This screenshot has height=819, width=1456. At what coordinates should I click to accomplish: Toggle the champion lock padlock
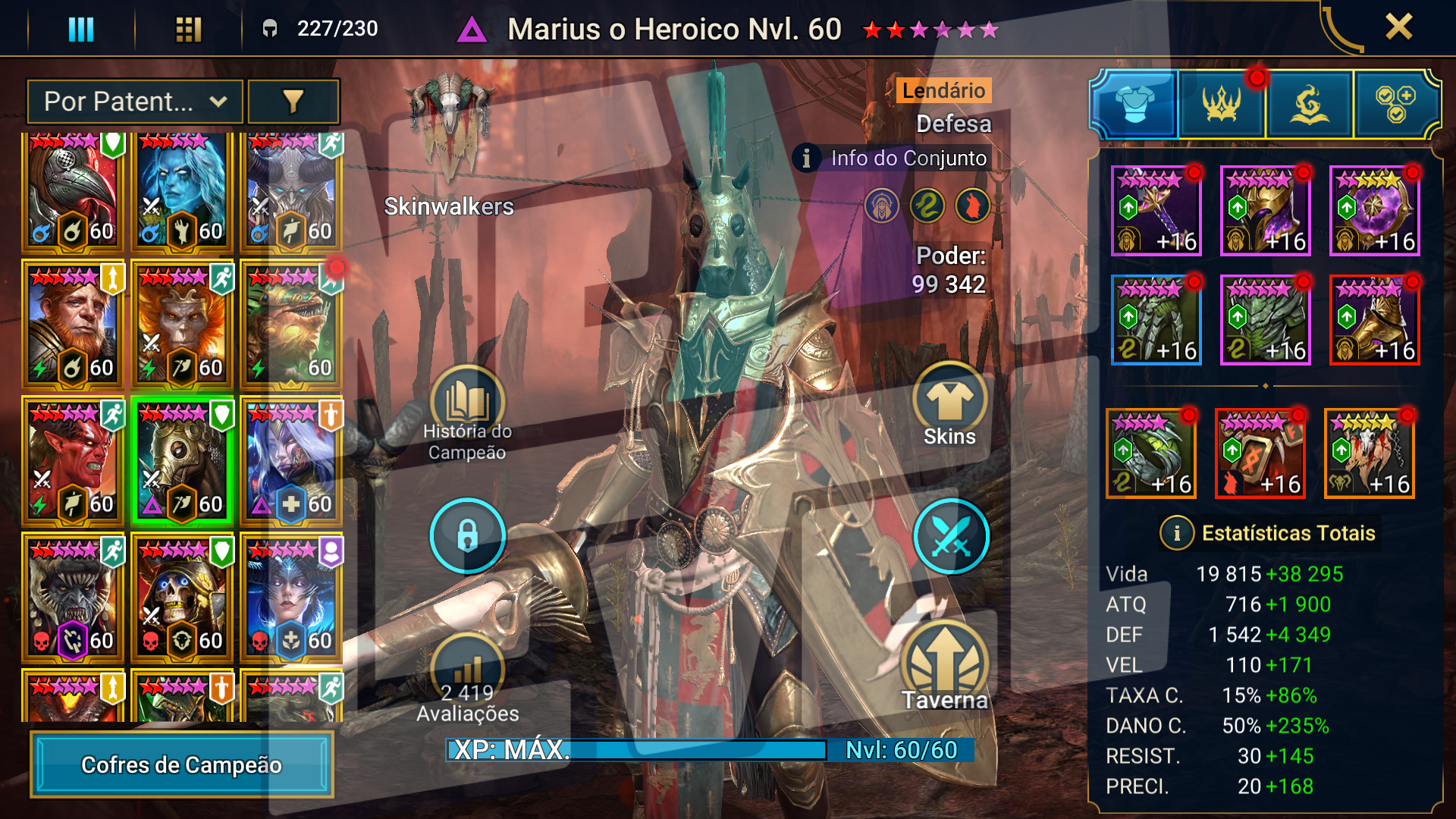(467, 535)
